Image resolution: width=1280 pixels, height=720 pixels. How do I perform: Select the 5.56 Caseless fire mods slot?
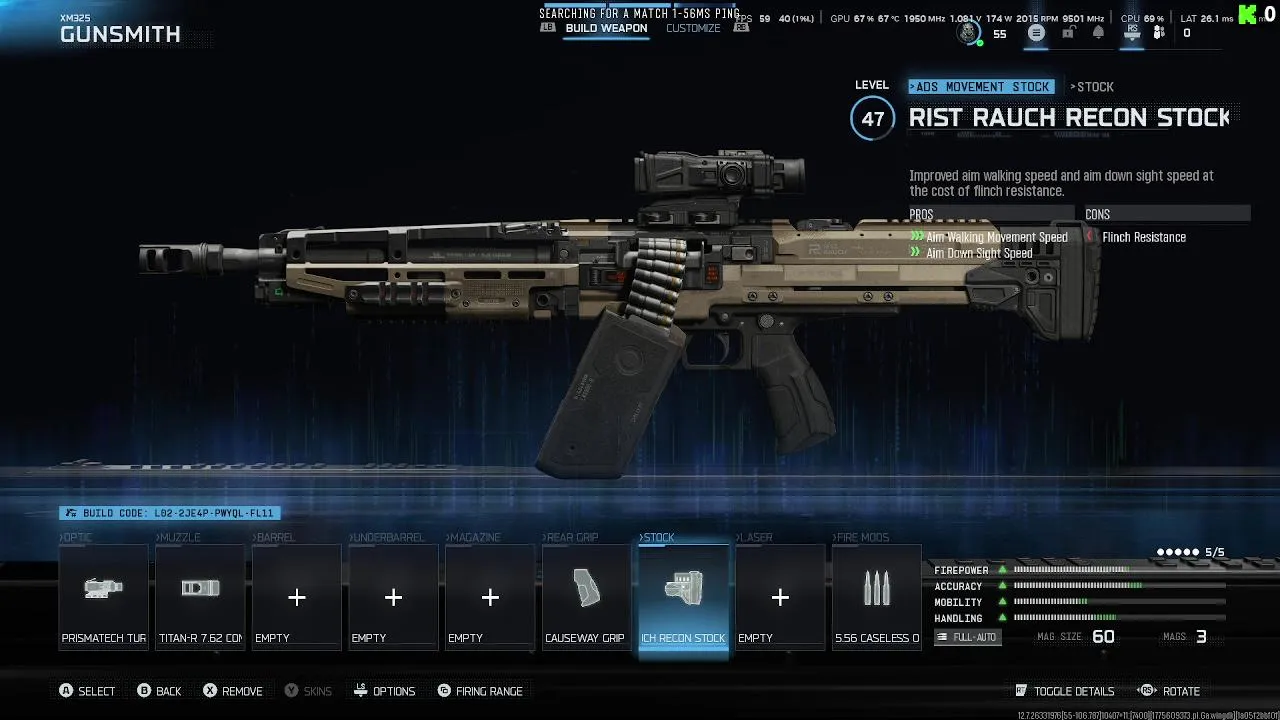(x=876, y=597)
